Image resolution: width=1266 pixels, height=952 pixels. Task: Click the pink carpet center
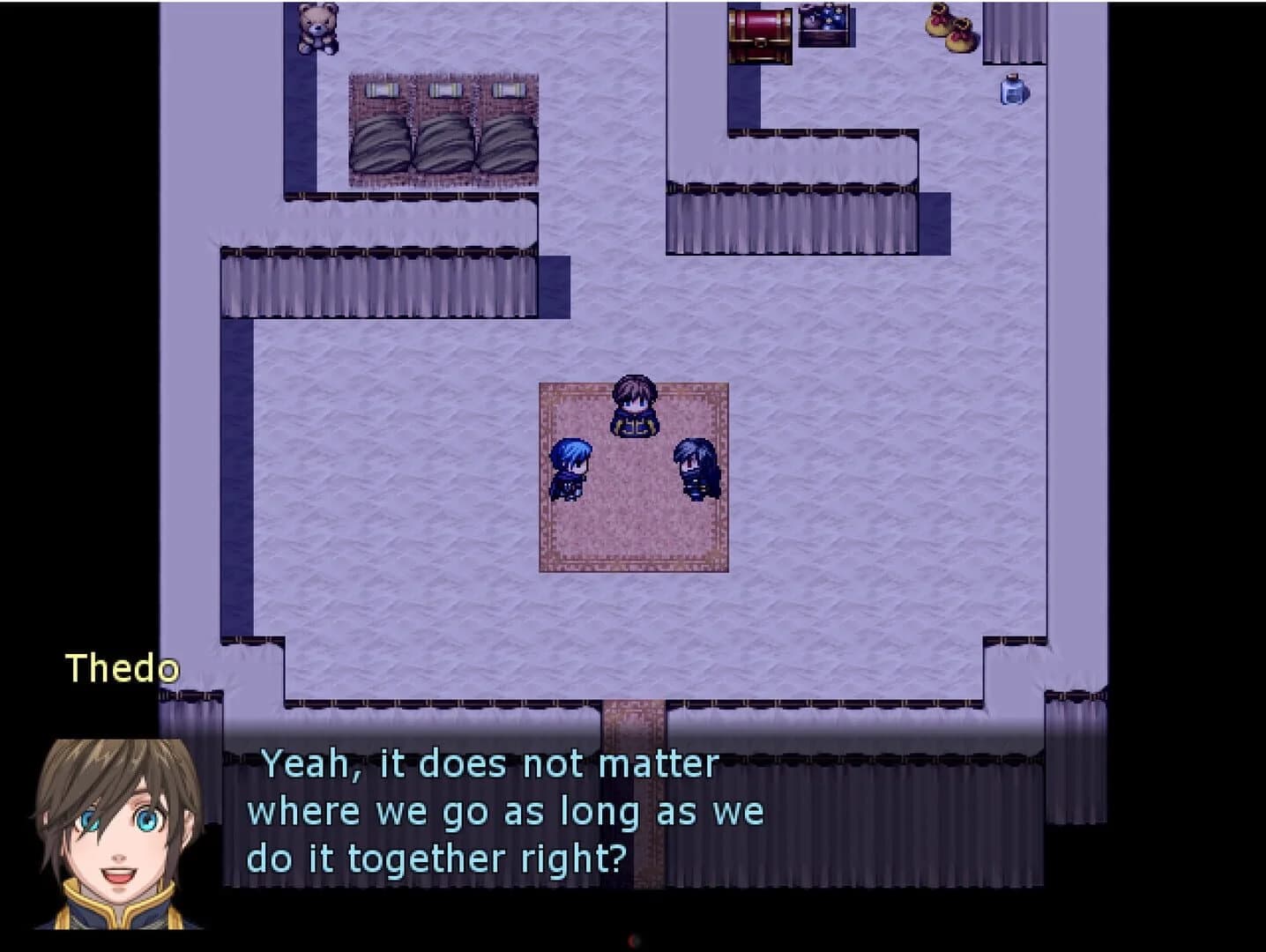point(631,529)
